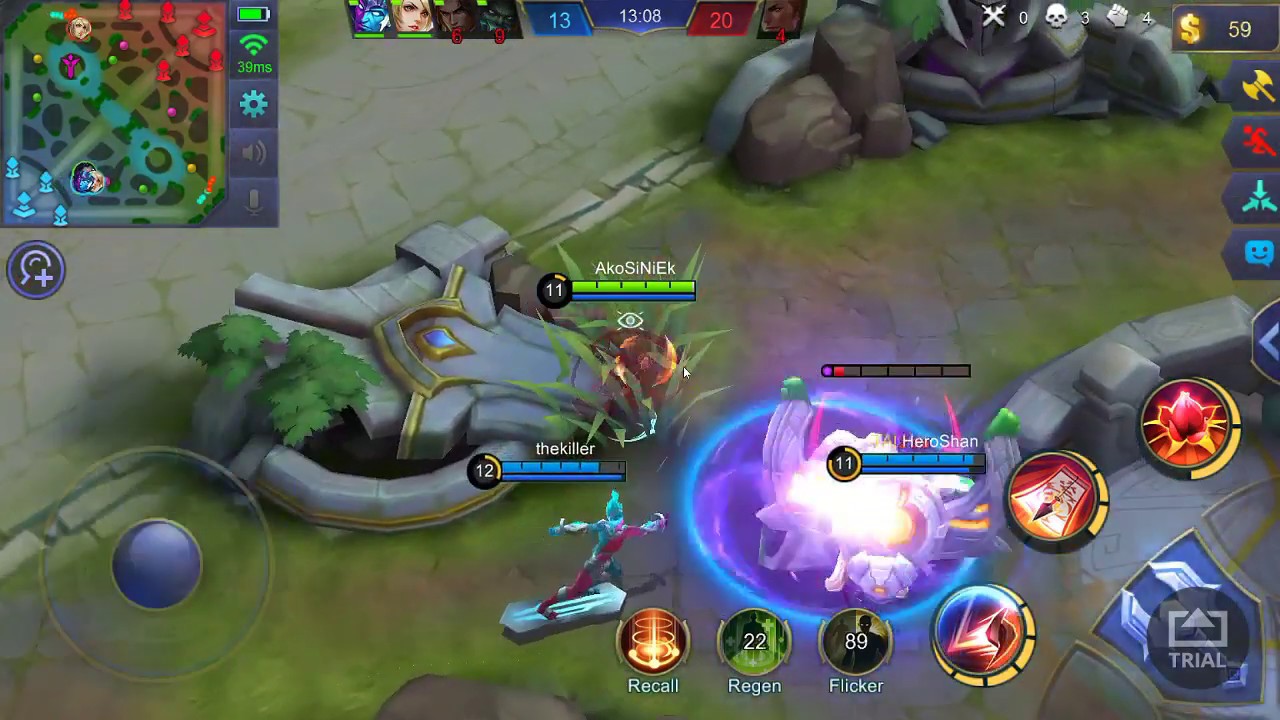This screenshot has height=720, width=1280.
Task: Click the camera magnifier button
Action: [36, 269]
